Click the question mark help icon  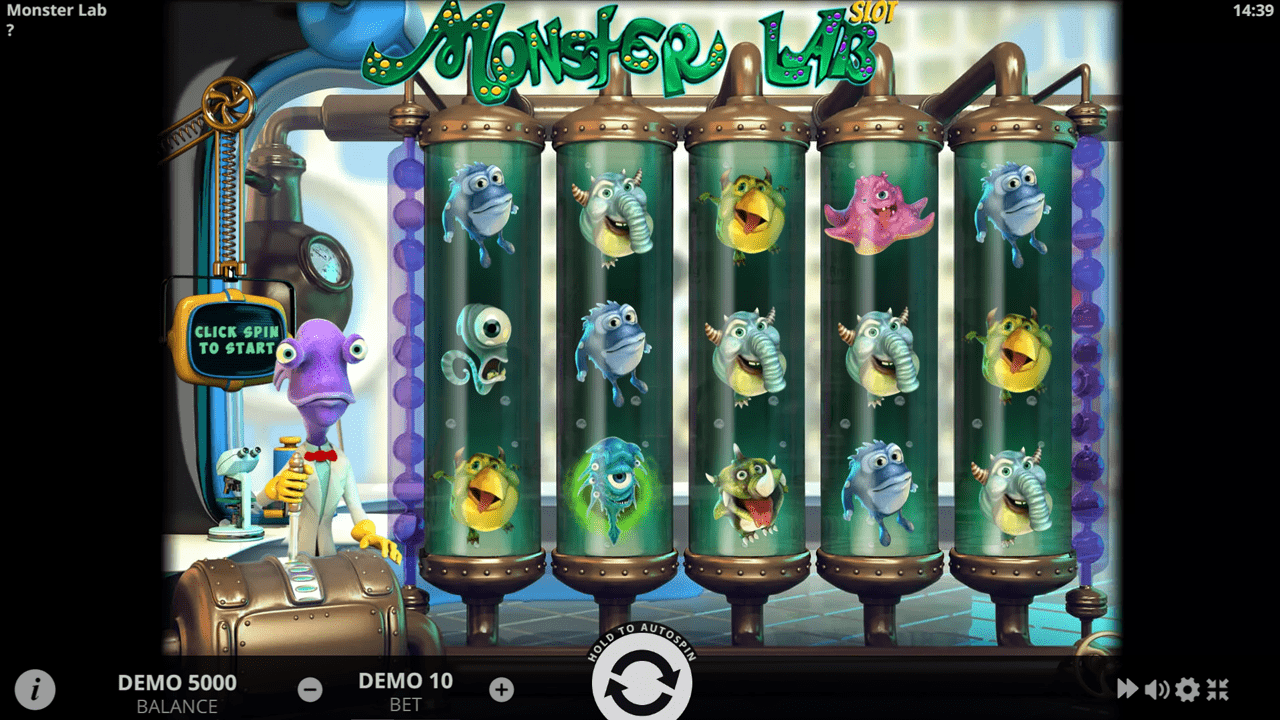coord(11,30)
